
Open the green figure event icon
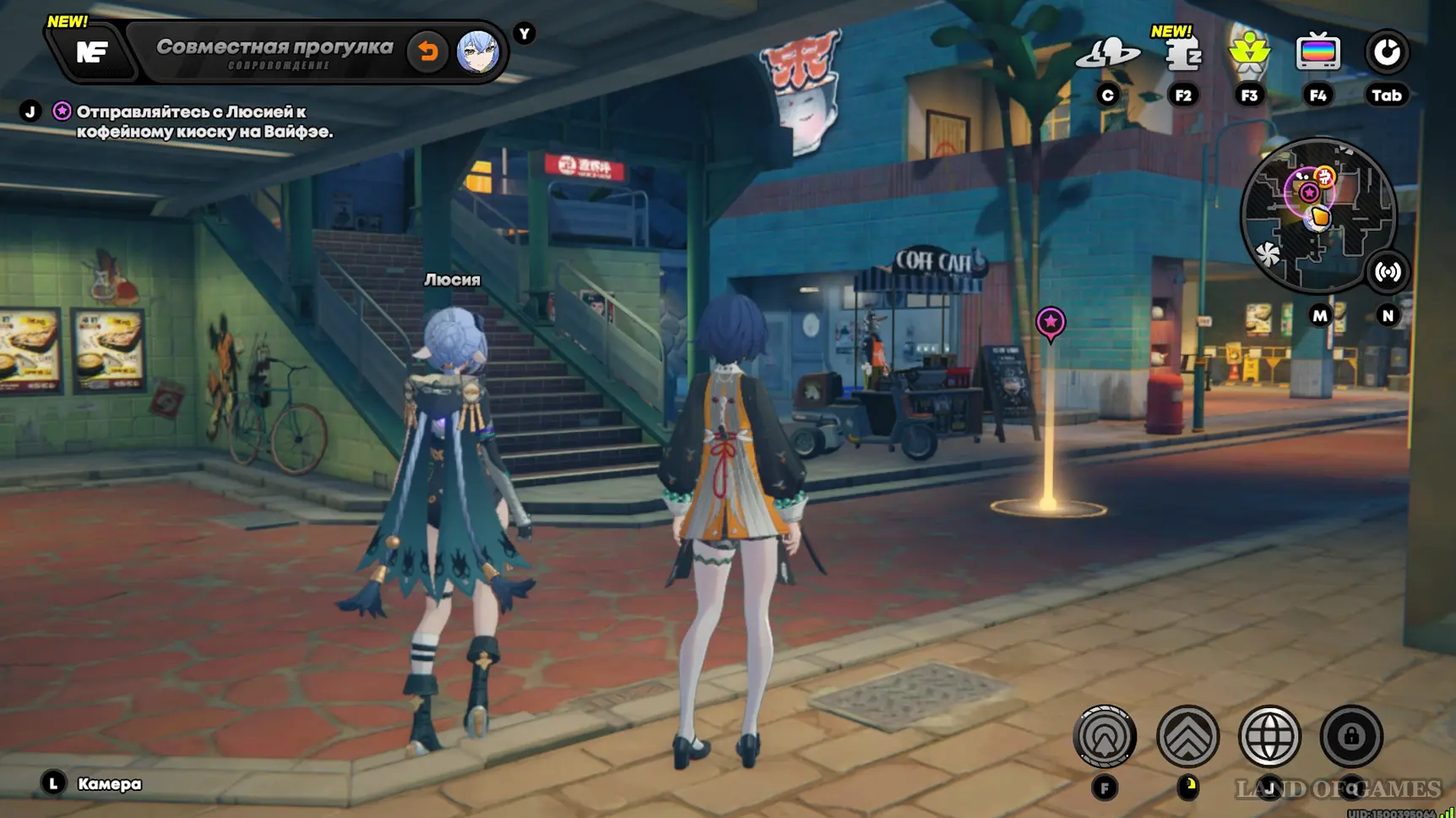click(x=1249, y=53)
